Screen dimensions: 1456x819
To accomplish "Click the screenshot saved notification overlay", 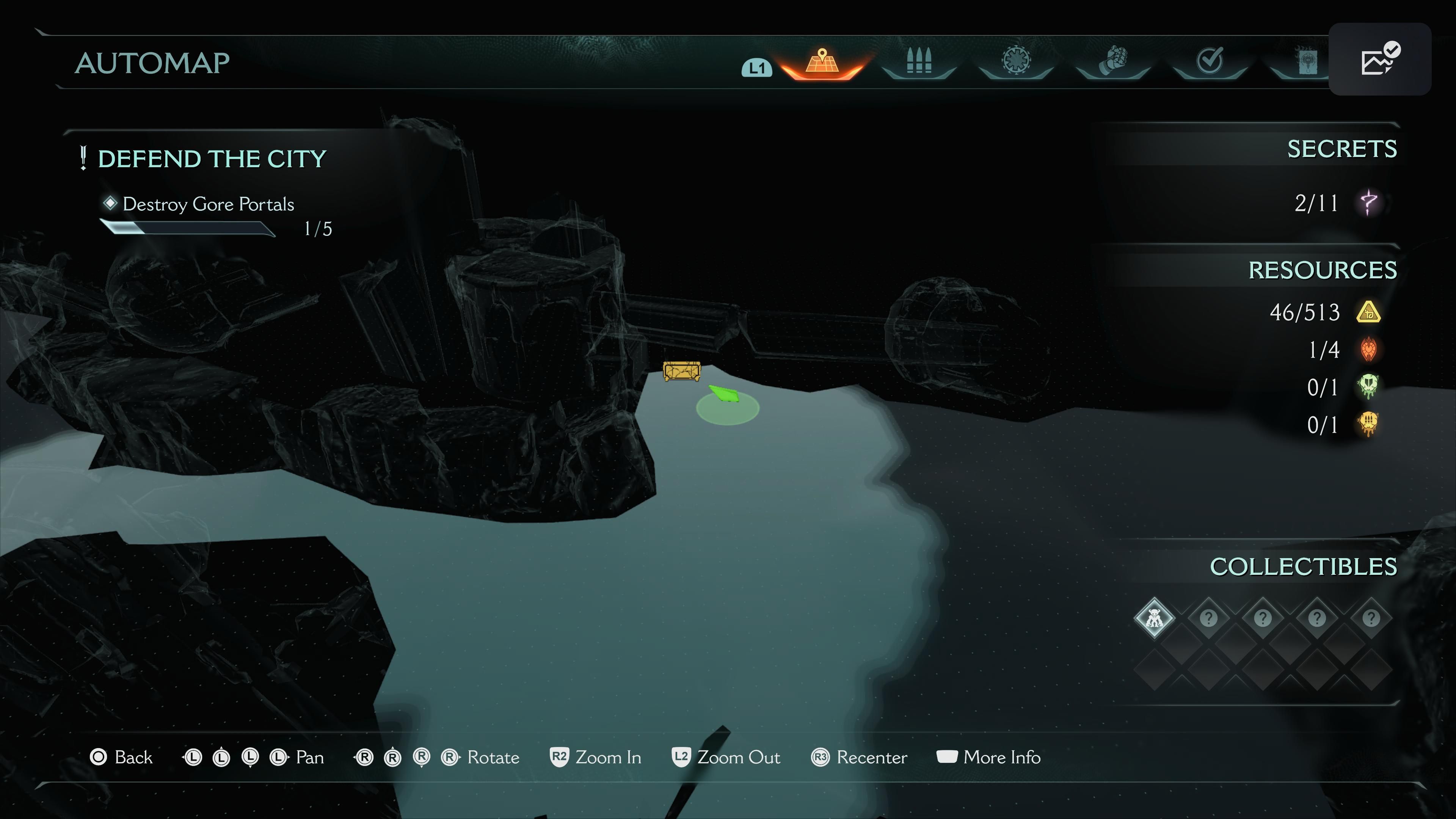I will tap(1379, 60).
